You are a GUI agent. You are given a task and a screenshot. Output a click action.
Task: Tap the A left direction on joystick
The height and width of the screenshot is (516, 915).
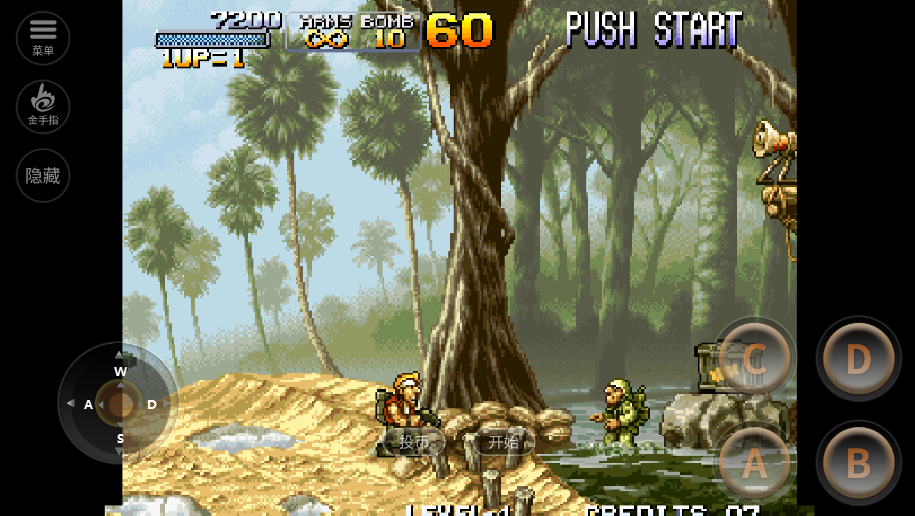[x=87, y=404]
